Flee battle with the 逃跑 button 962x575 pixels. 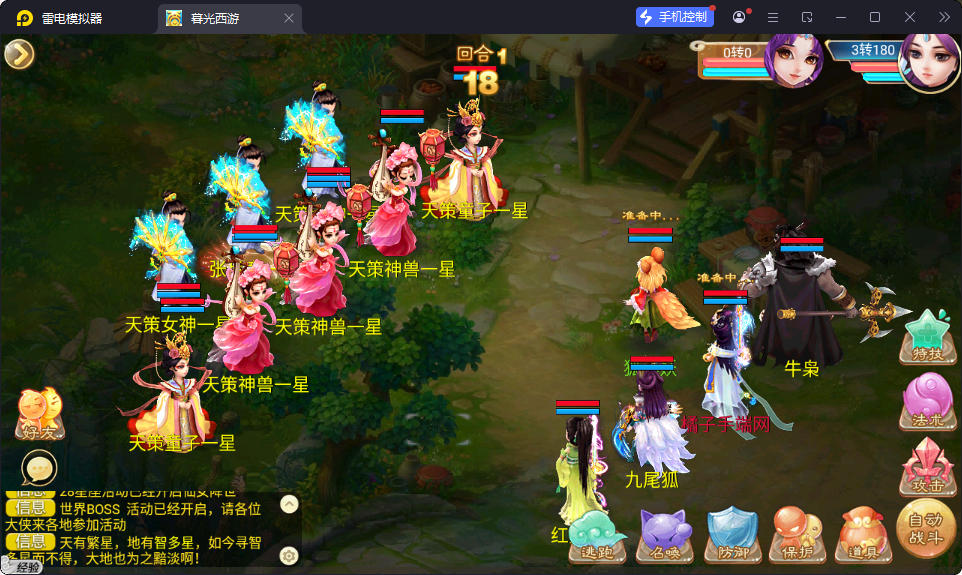pos(596,533)
